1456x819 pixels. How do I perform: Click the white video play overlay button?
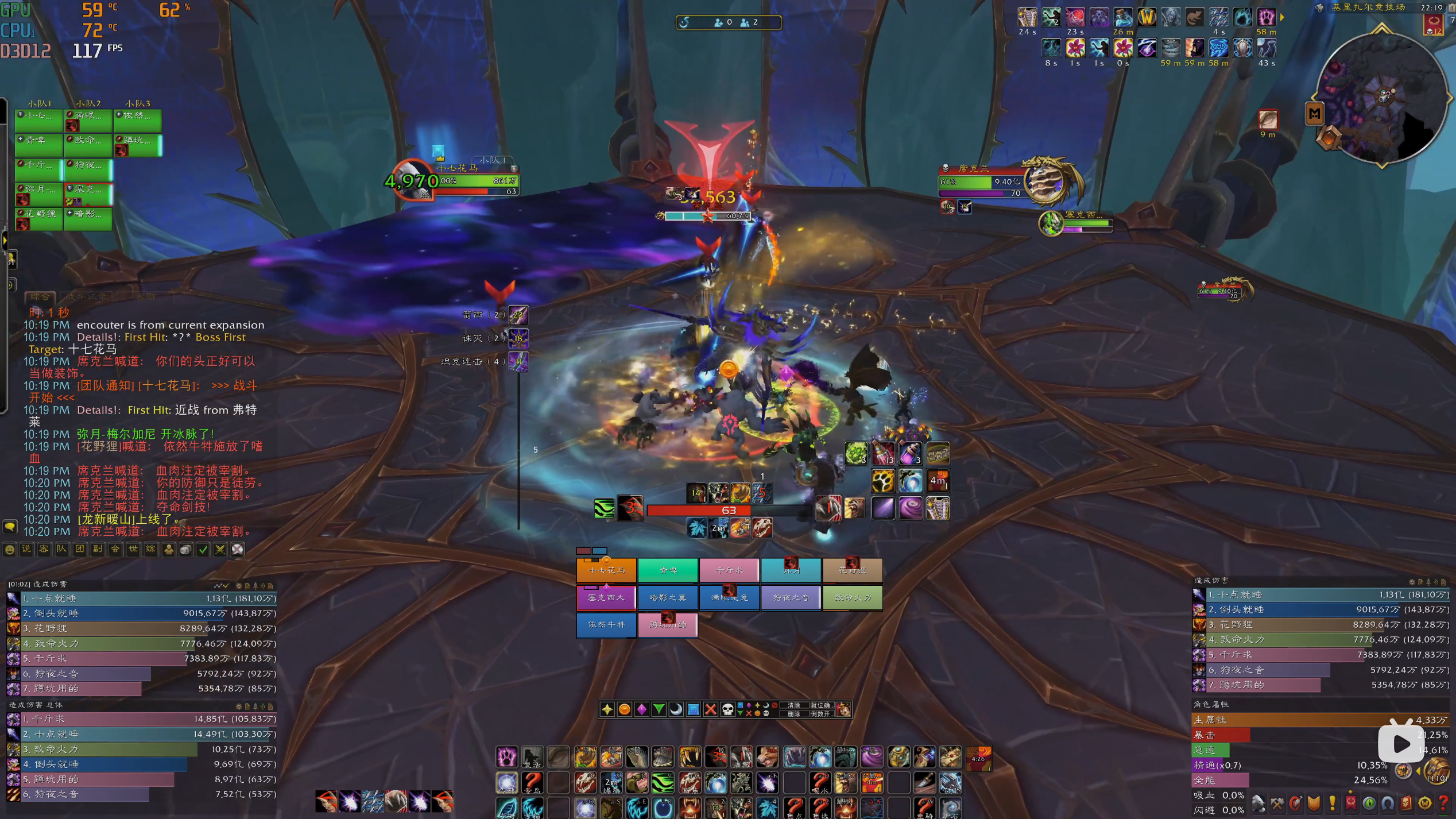coord(1400,744)
